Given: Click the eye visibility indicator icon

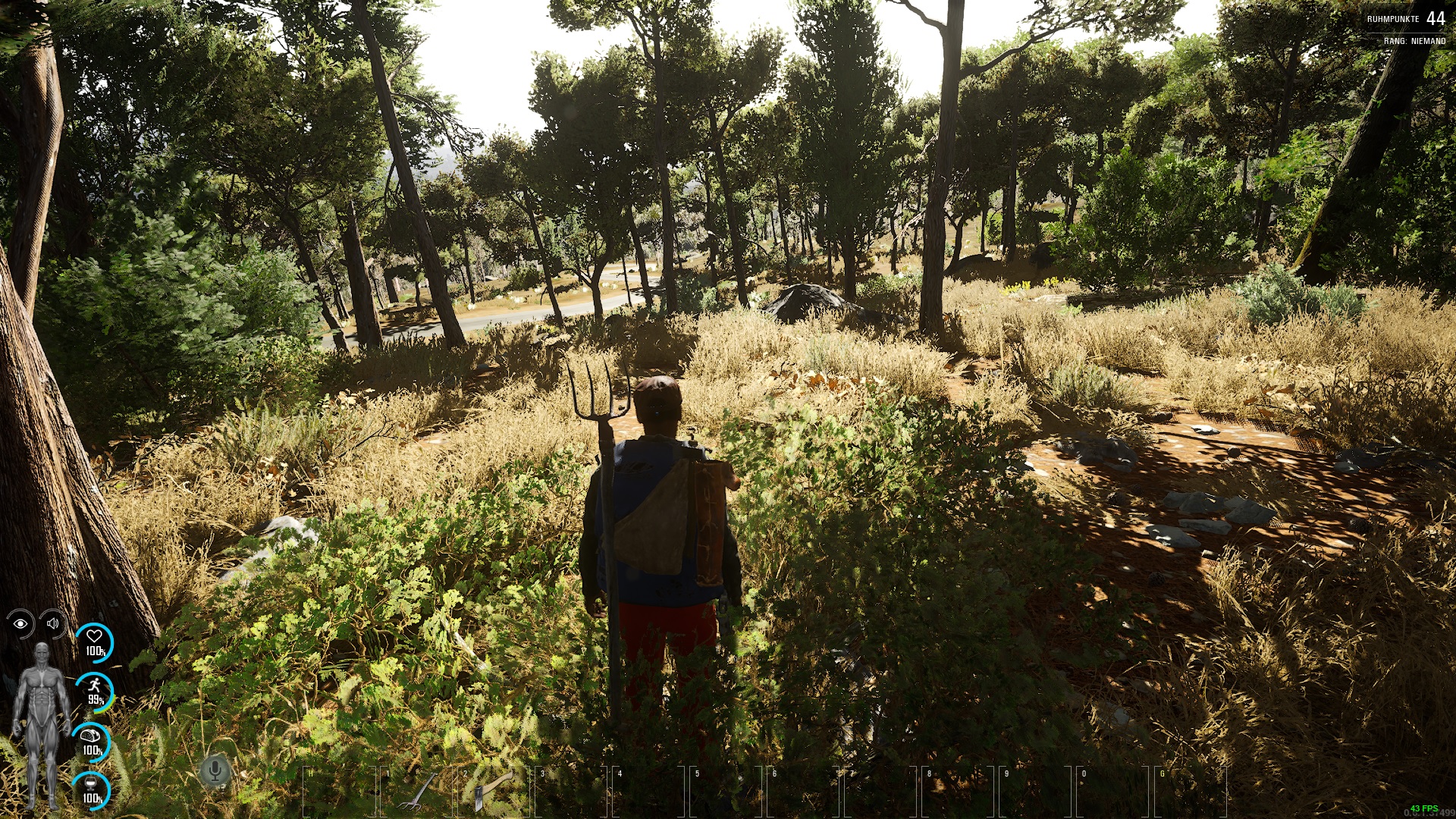Looking at the screenshot, I should [x=20, y=623].
